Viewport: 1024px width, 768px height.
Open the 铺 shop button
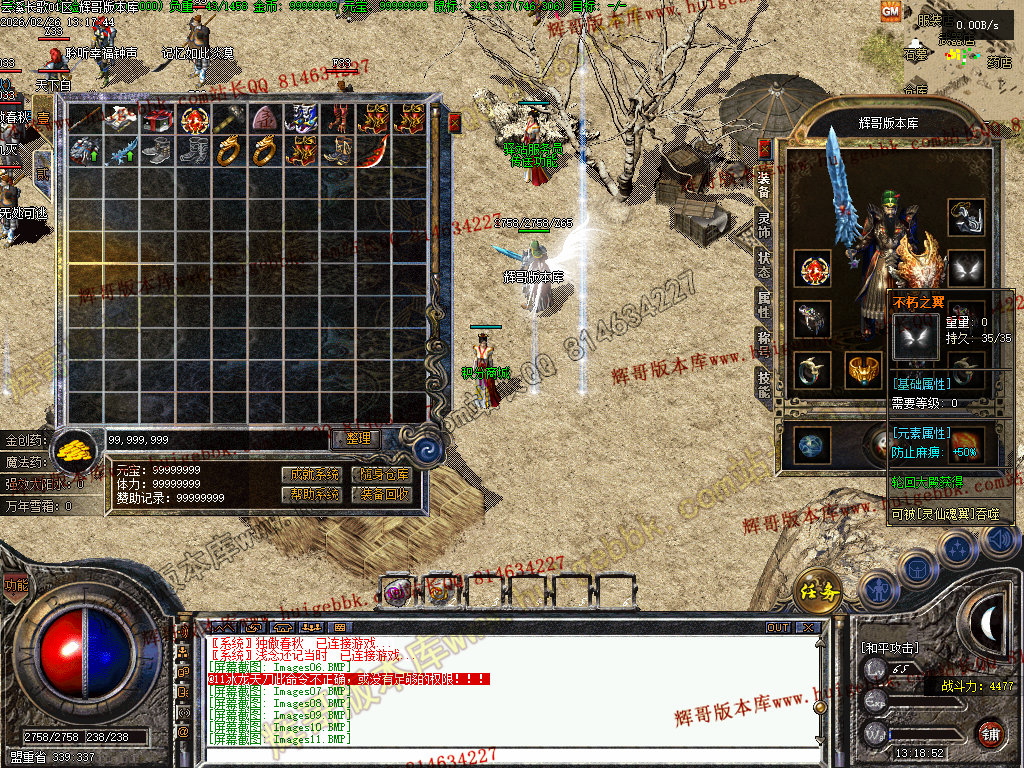tap(990, 734)
